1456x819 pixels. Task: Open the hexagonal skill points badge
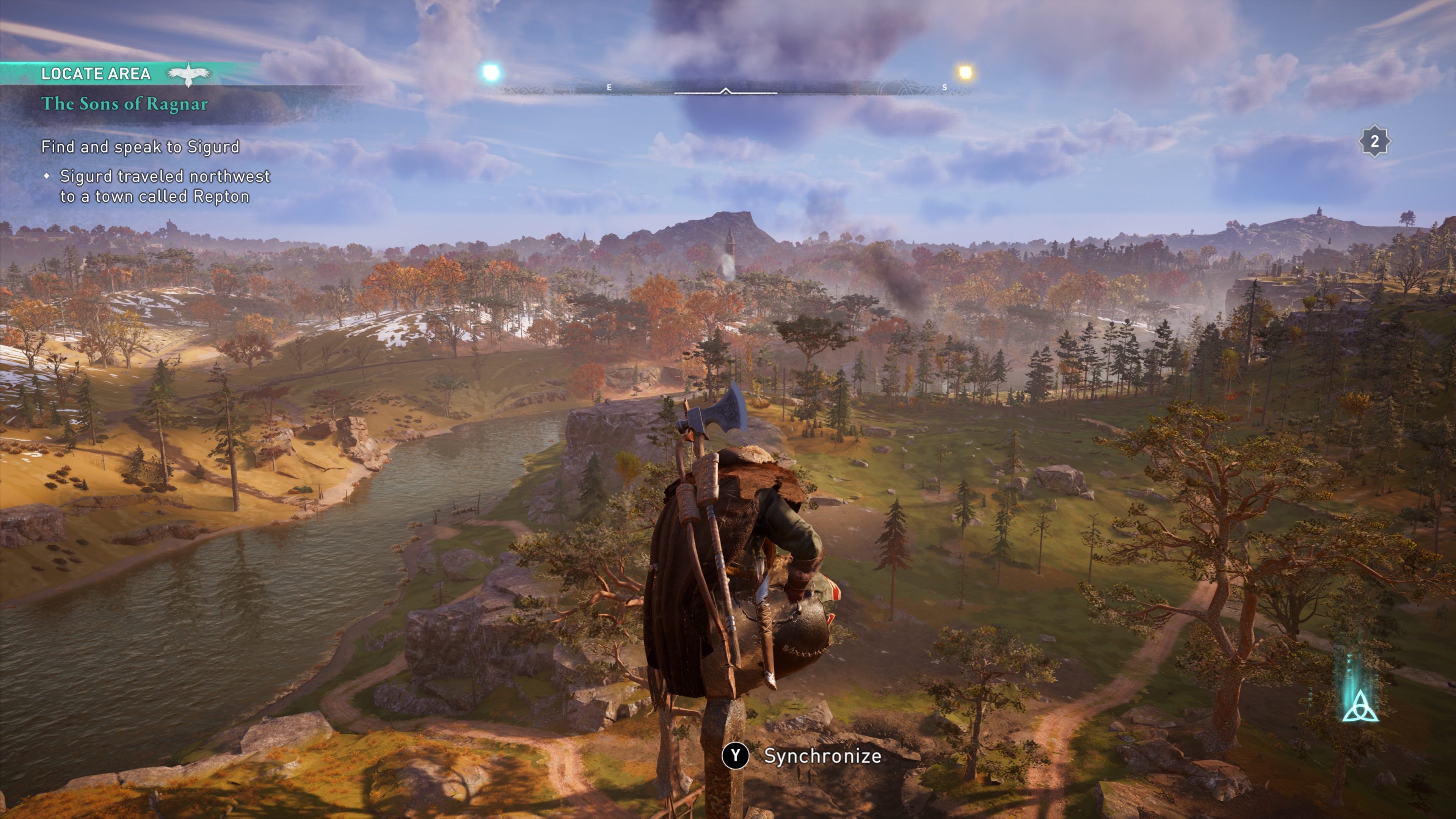(x=1374, y=141)
